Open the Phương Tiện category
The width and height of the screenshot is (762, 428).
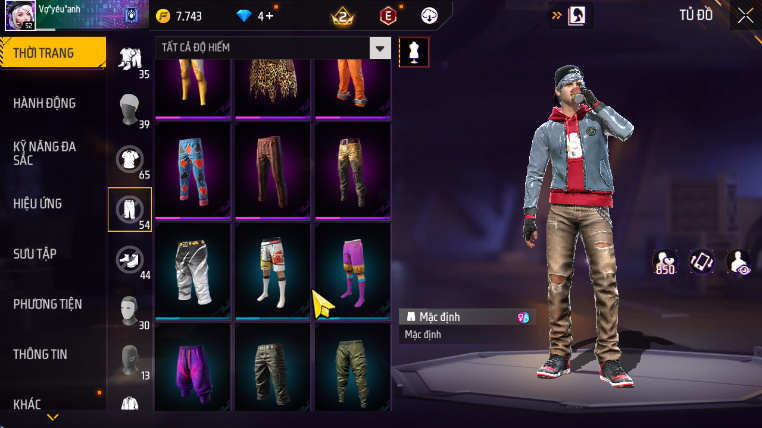coord(48,303)
